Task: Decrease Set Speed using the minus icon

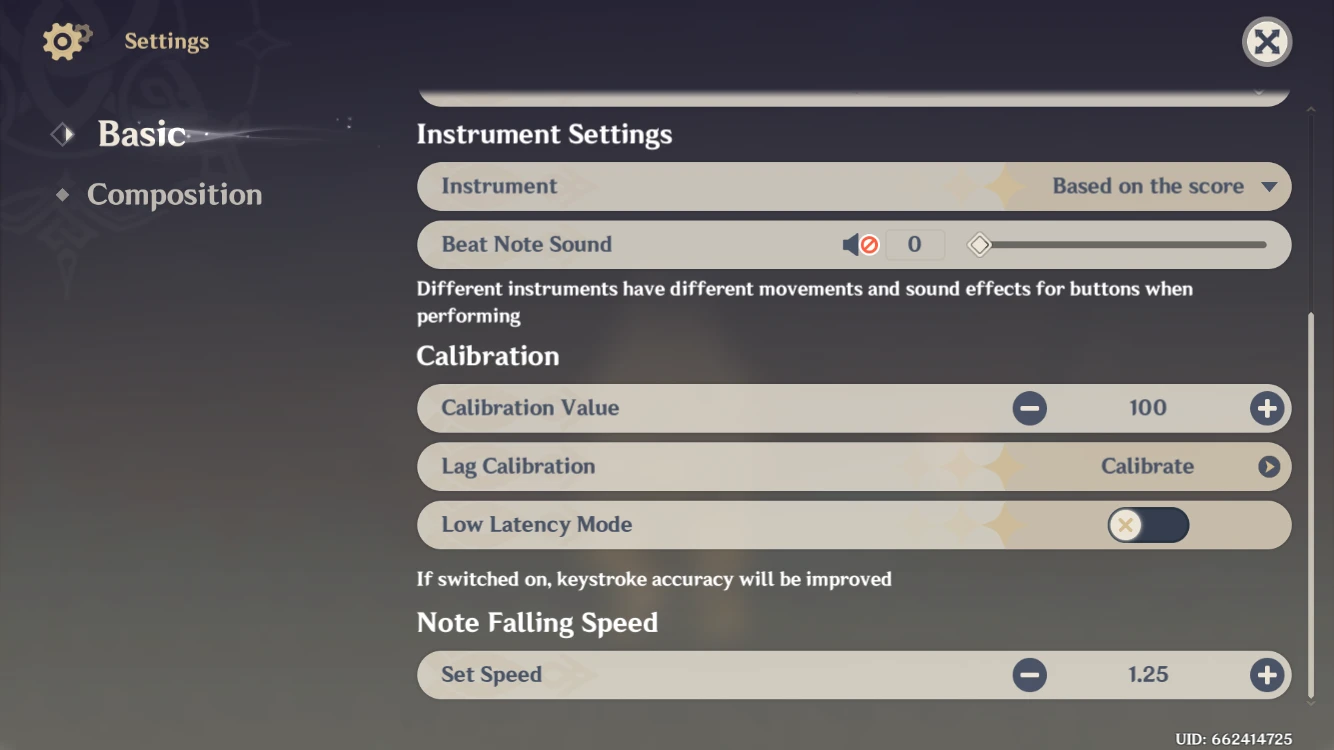Action: coord(1030,675)
